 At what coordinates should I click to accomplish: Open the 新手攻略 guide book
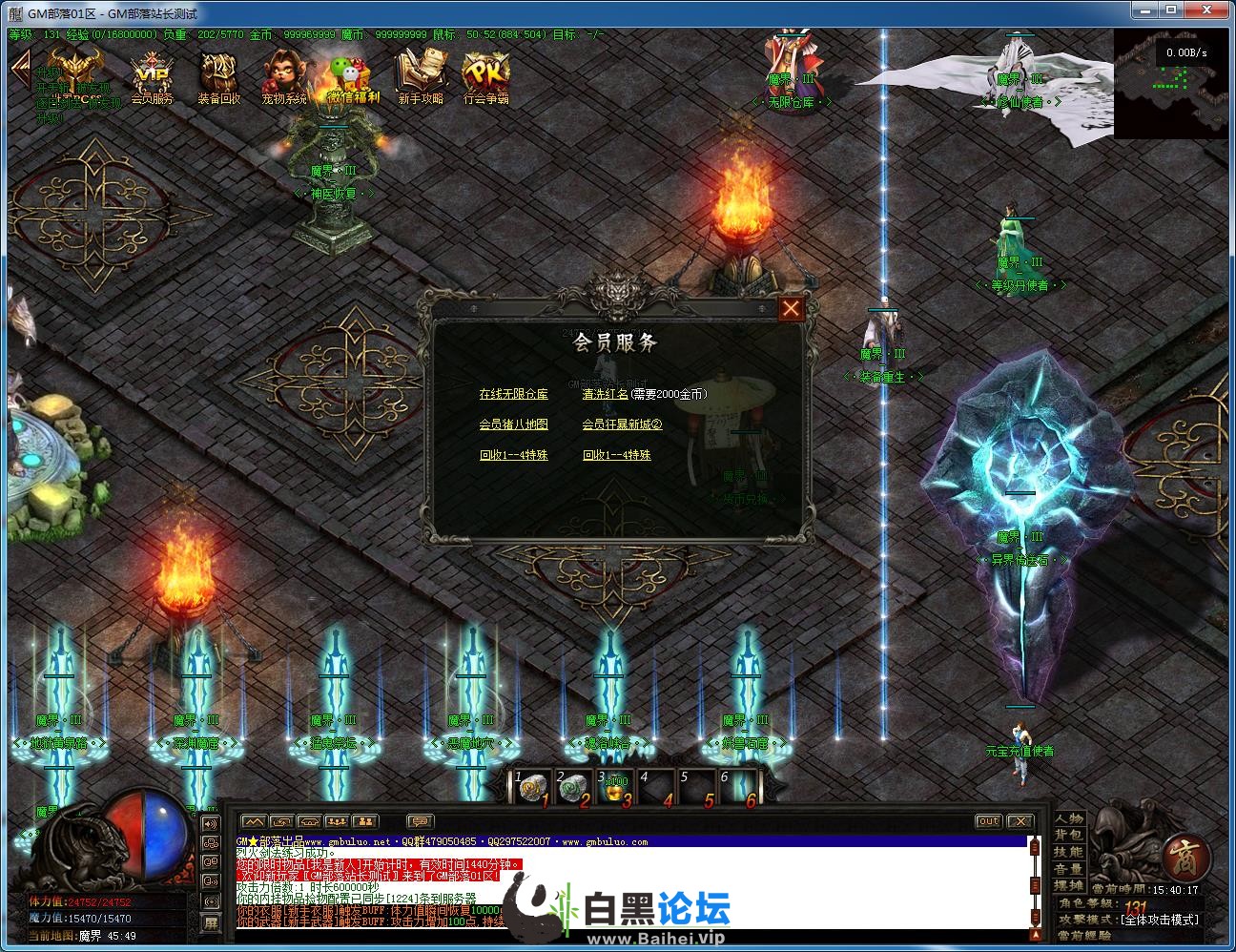pos(420,78)
